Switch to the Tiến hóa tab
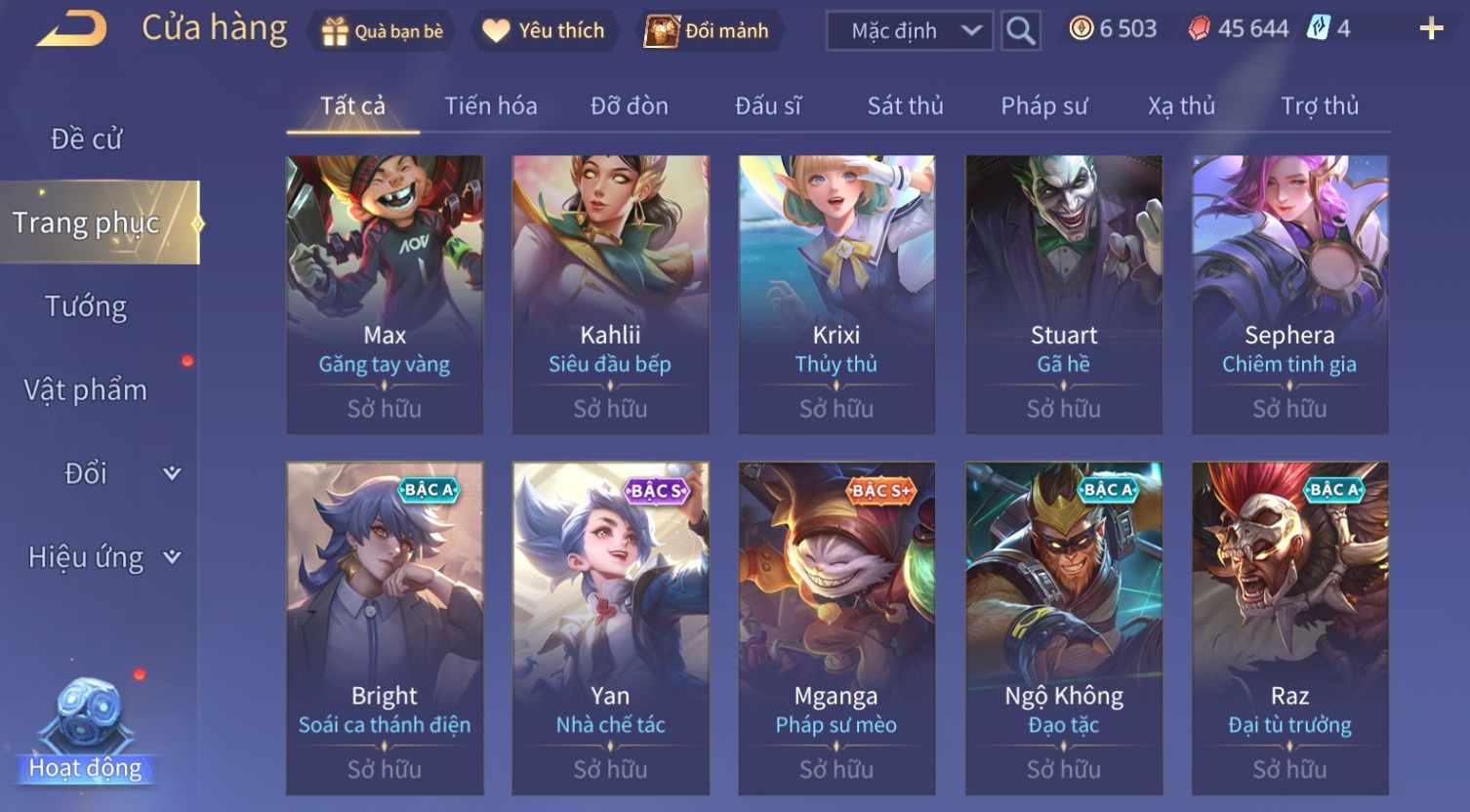This screenshot has width=1470, height=812. coord(491,106)
